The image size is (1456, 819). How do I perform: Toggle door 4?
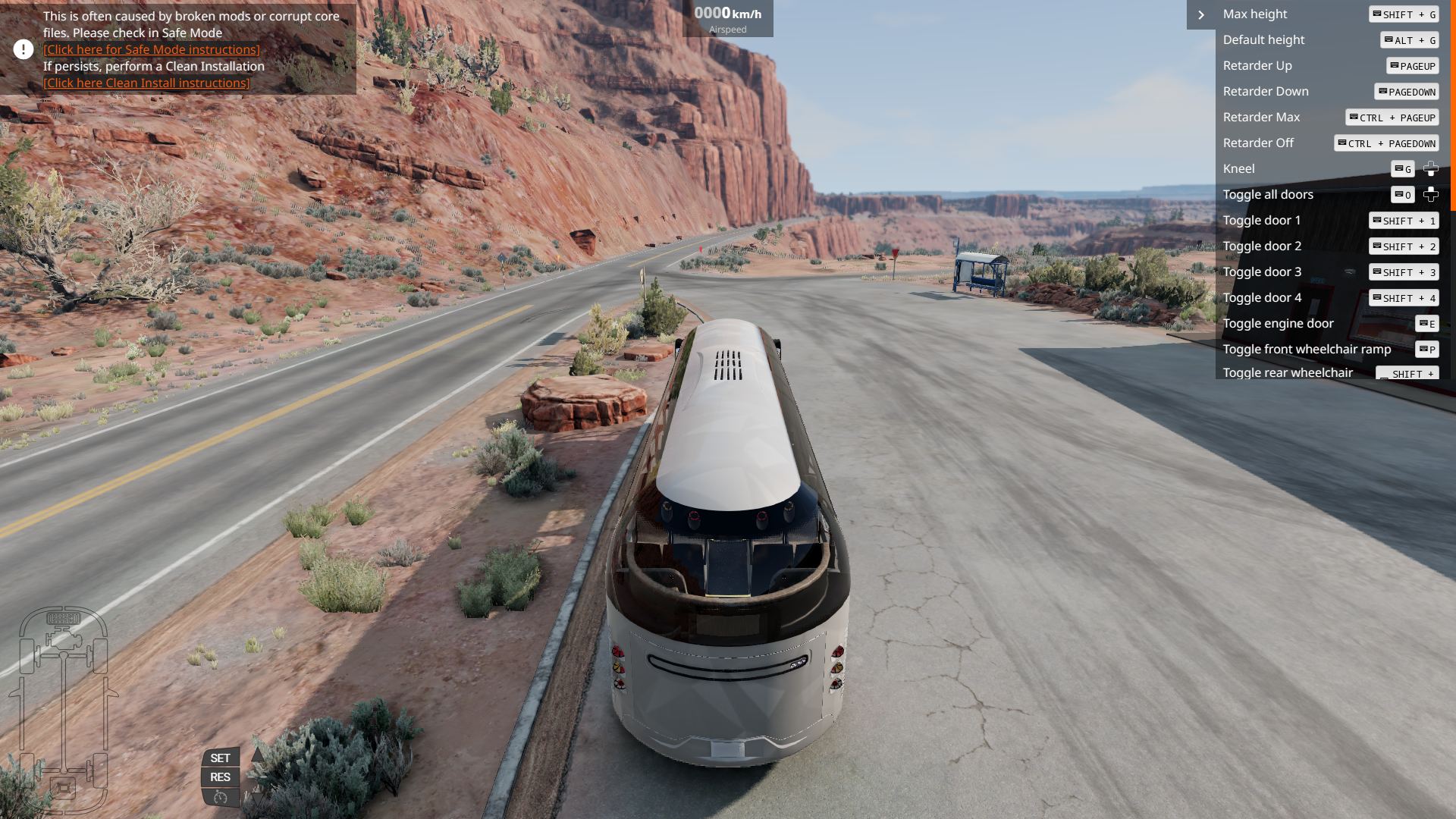[x=1262, y=297]
